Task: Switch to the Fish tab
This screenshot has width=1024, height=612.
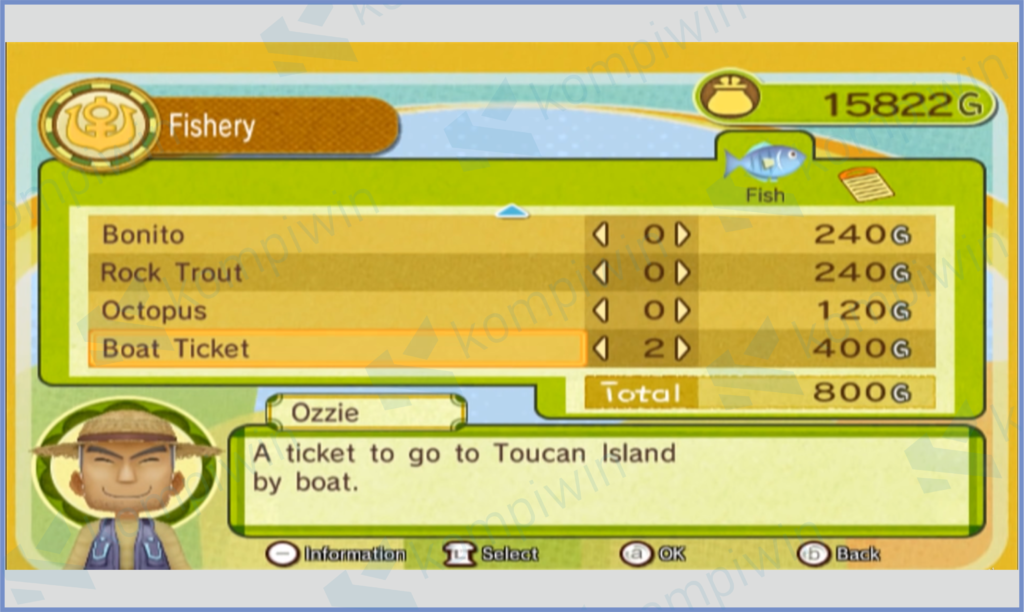Action: [765, 172]
